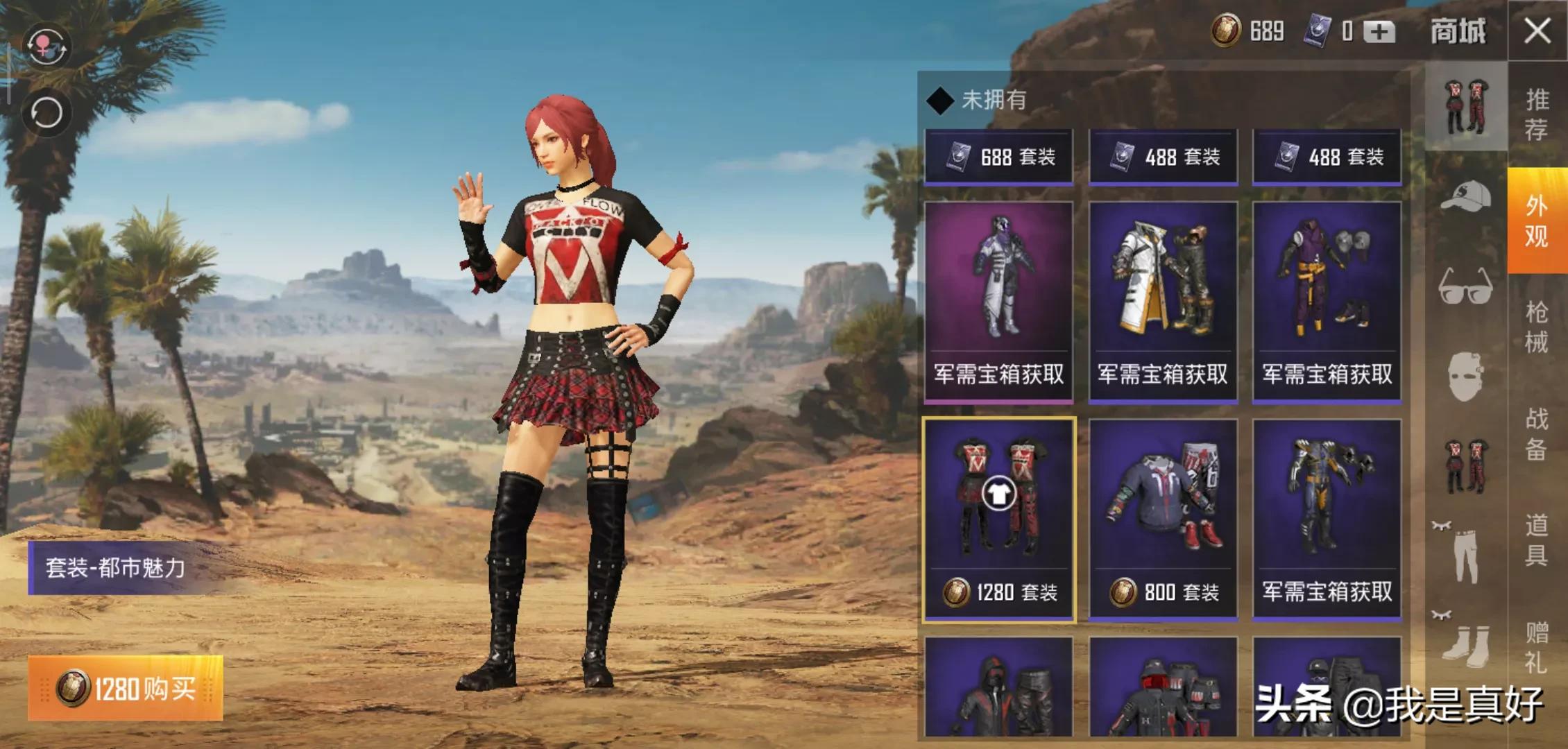1568x749 pixels.
Task: Switch to the 战备 tab
Action: pos(1537,433)
